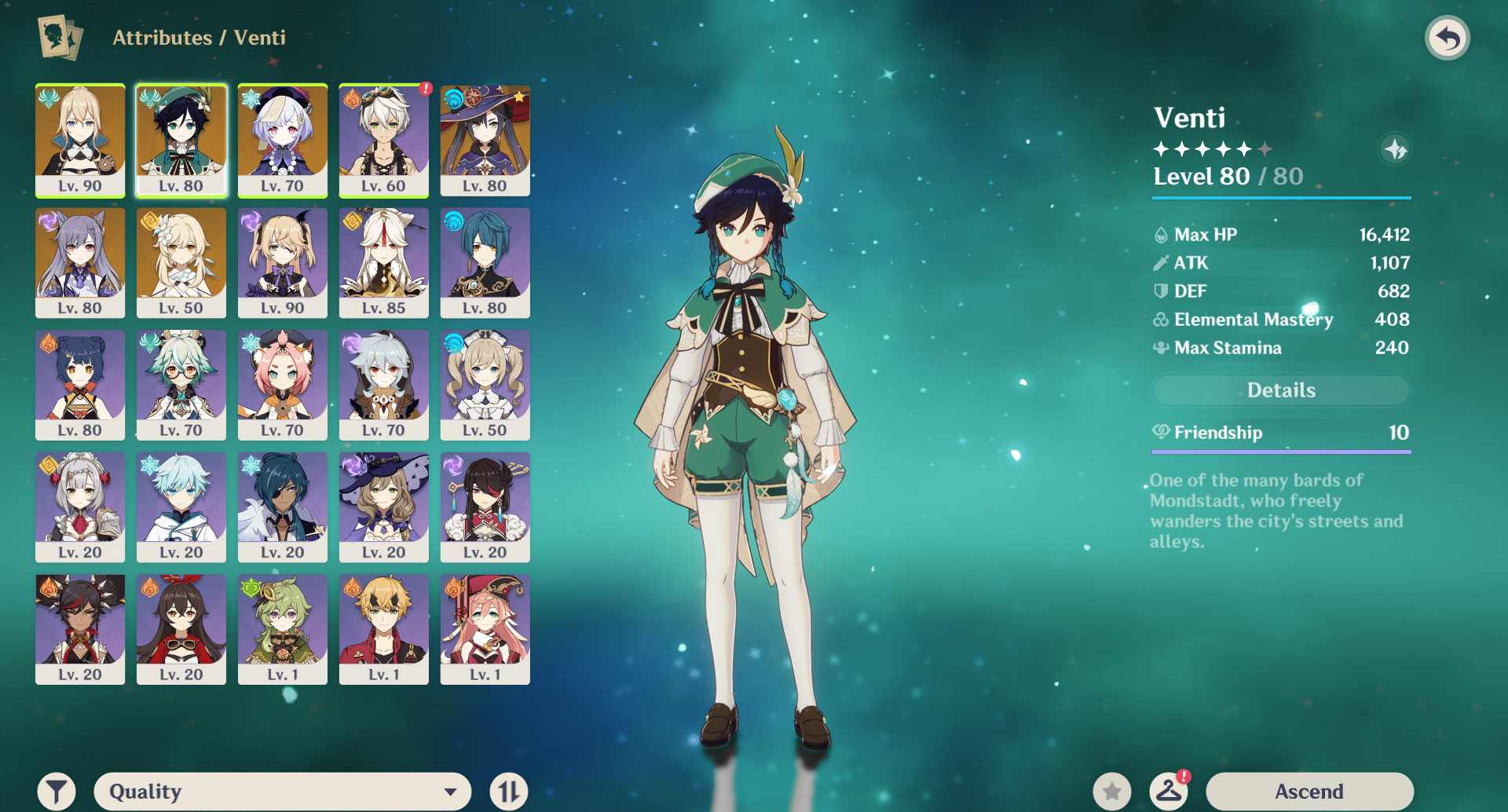
Task: Select Qiqi's Lv. 70 portrait
Action: 282,140
